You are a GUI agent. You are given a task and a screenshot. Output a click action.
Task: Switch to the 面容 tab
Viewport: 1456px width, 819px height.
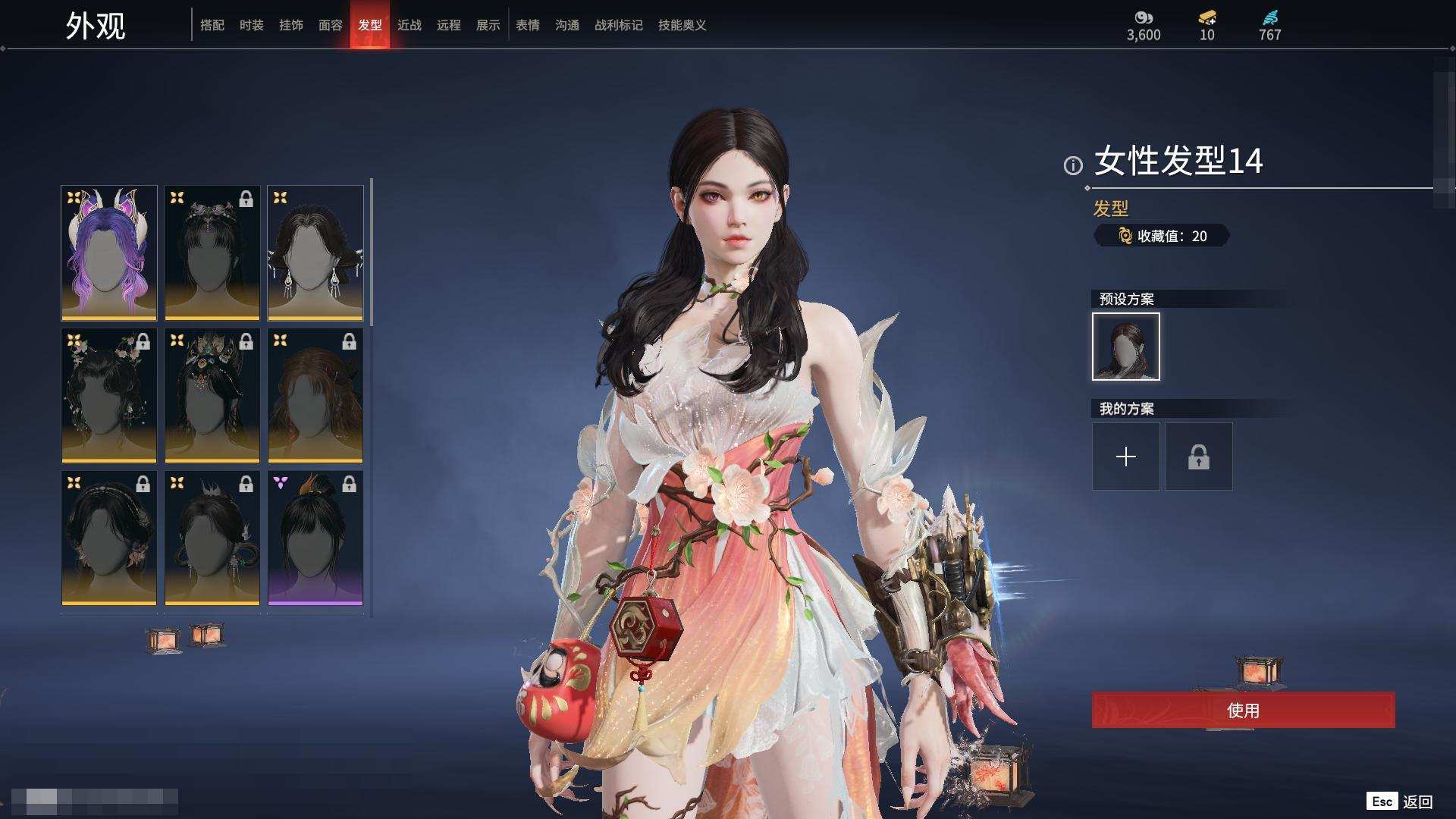[331, 25]
